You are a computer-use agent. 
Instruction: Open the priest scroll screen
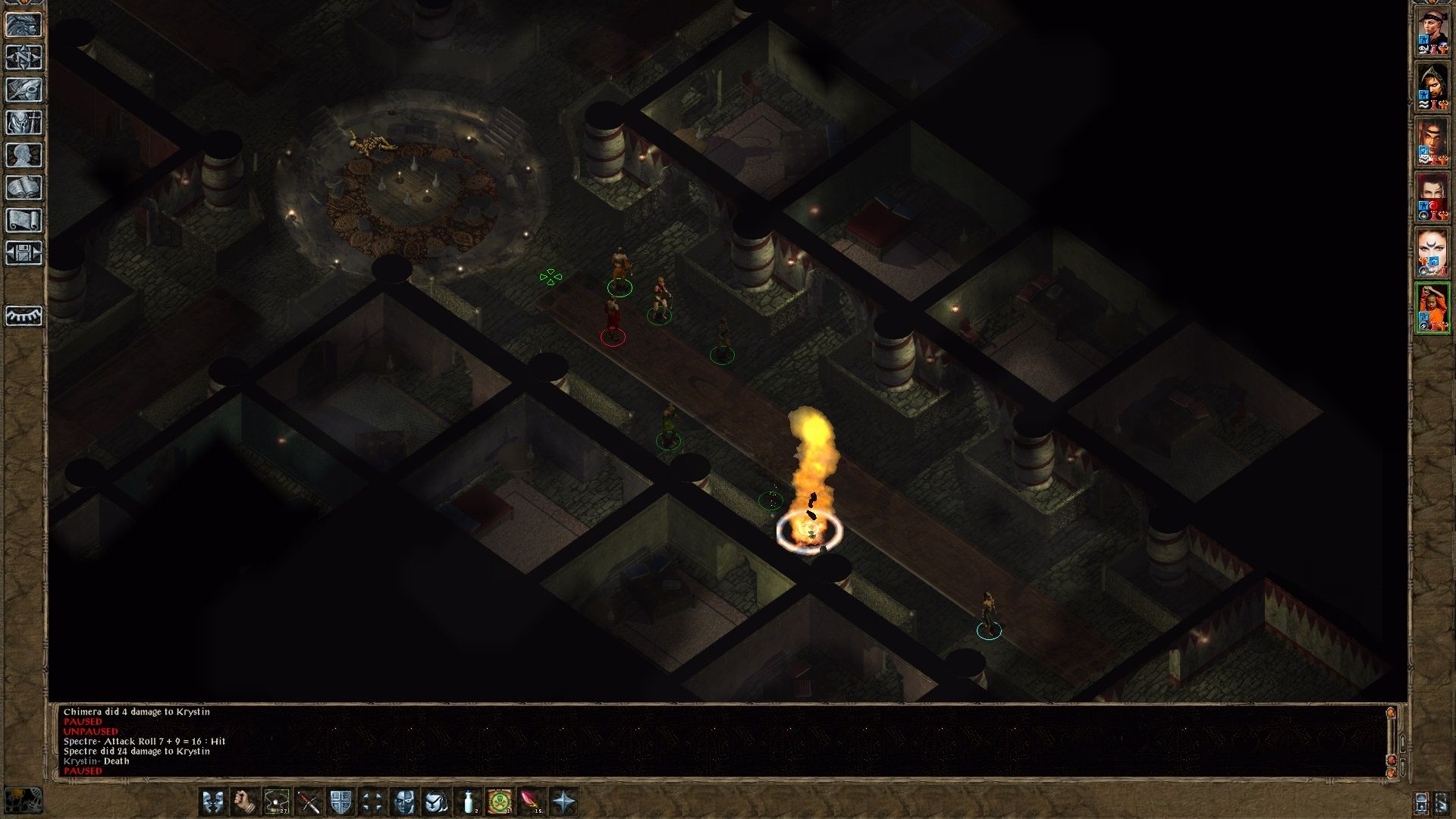(24, 221)
